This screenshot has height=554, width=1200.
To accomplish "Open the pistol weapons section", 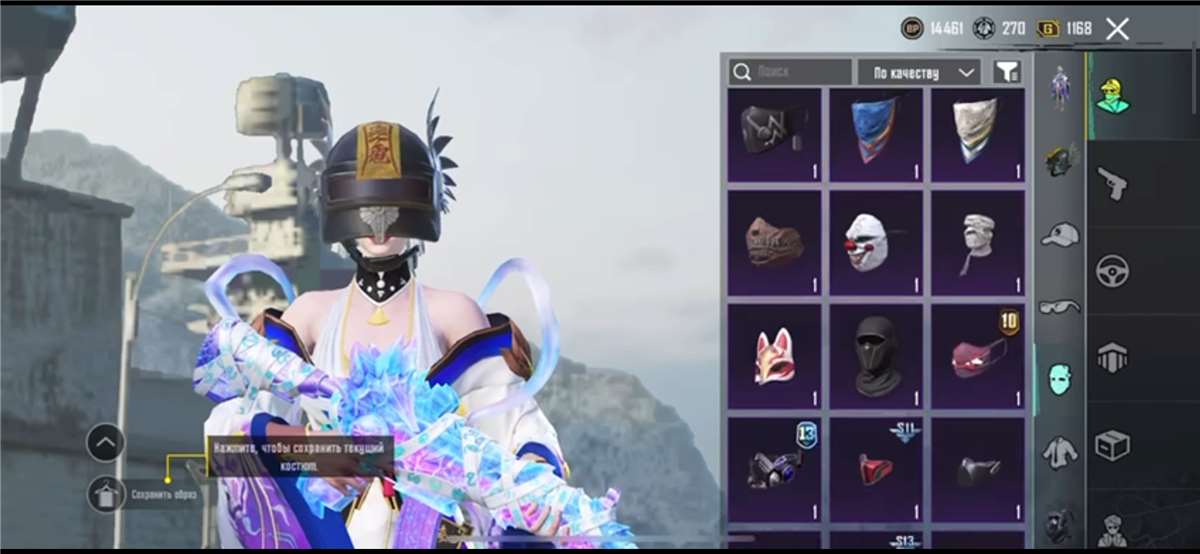I will pyautogui.click(x=1112, y=183).
